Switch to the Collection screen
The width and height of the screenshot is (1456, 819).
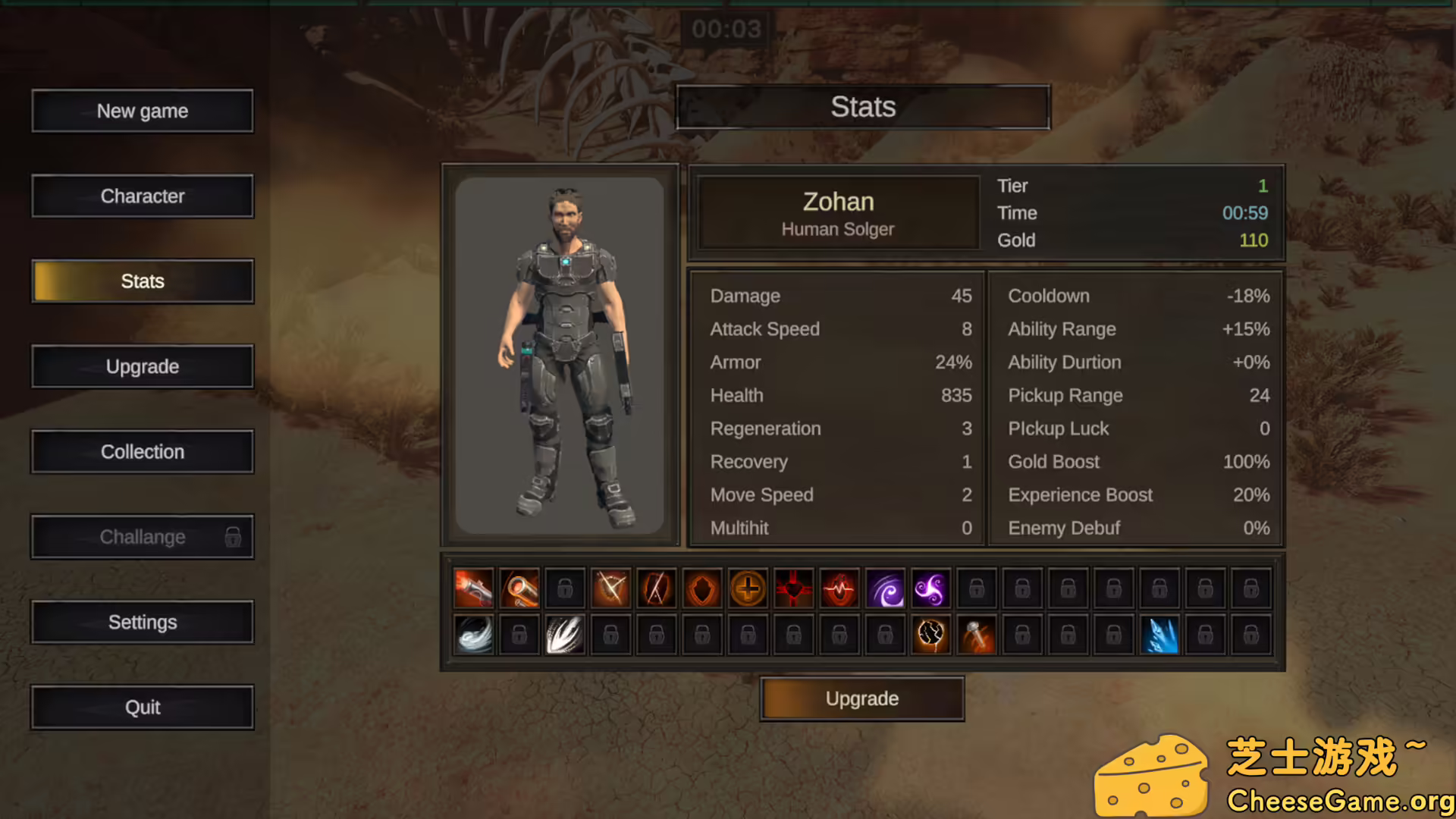(x=143, y=451)
